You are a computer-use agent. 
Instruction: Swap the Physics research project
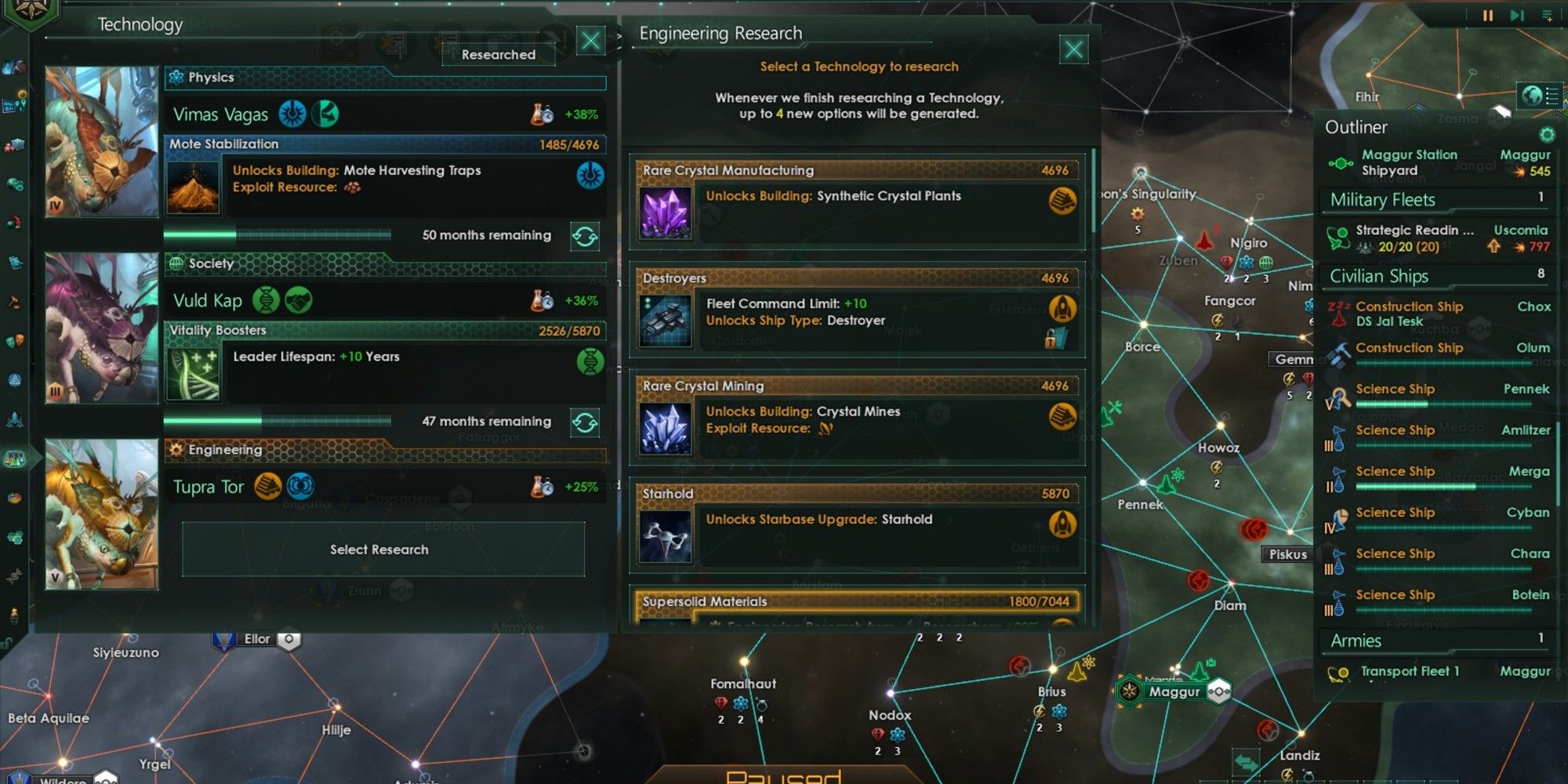tap(585, 236)
